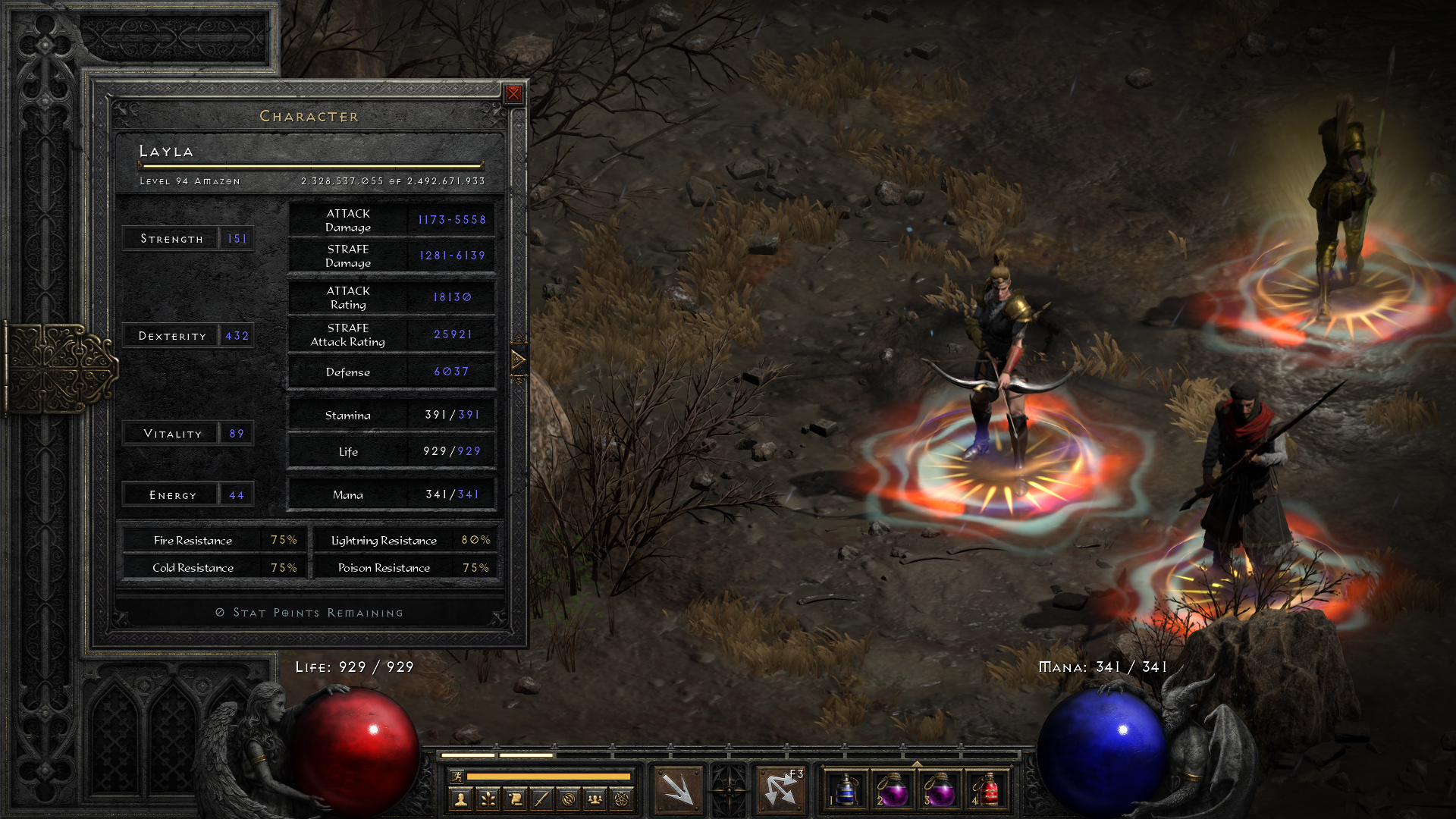Click the sword icon in the mini menu
Screen dimensions: 1456x819
[x=541, y=799]
